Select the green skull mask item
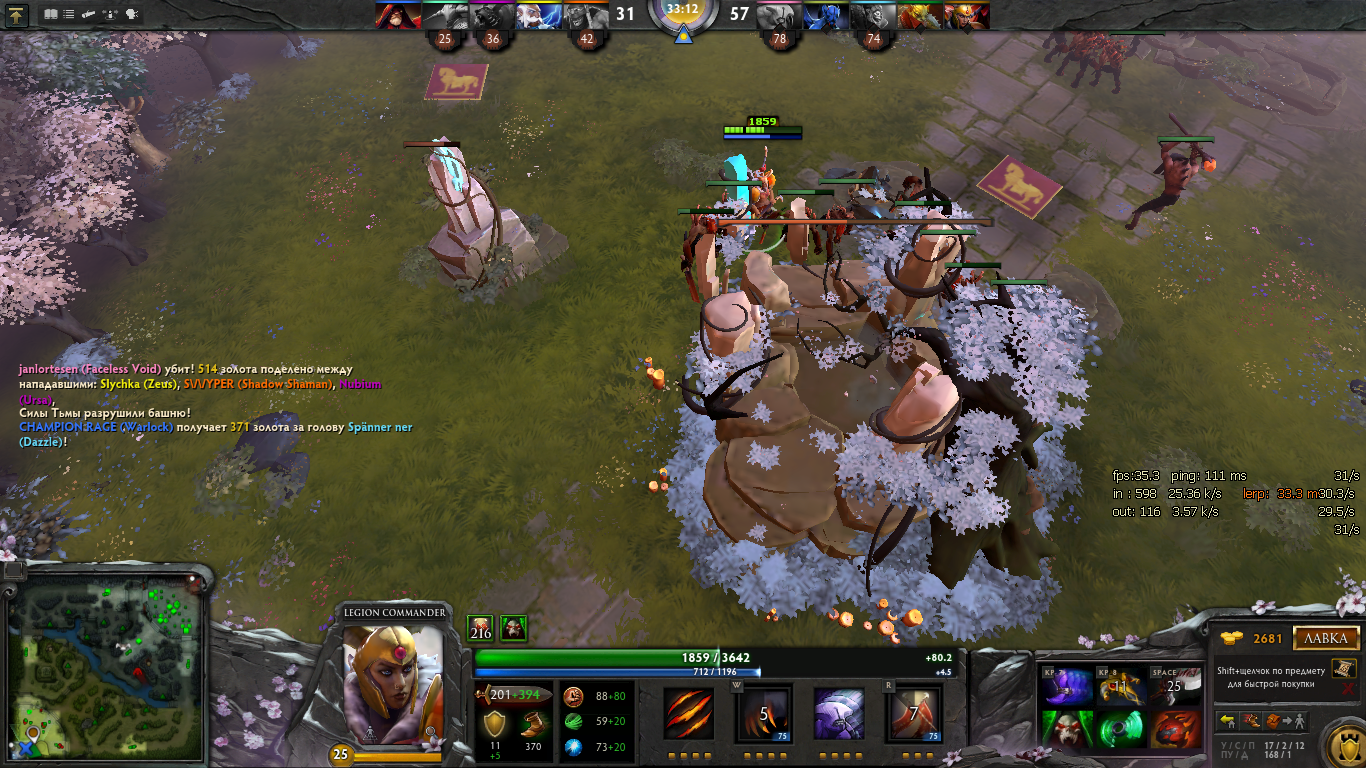 [1066, 730]
